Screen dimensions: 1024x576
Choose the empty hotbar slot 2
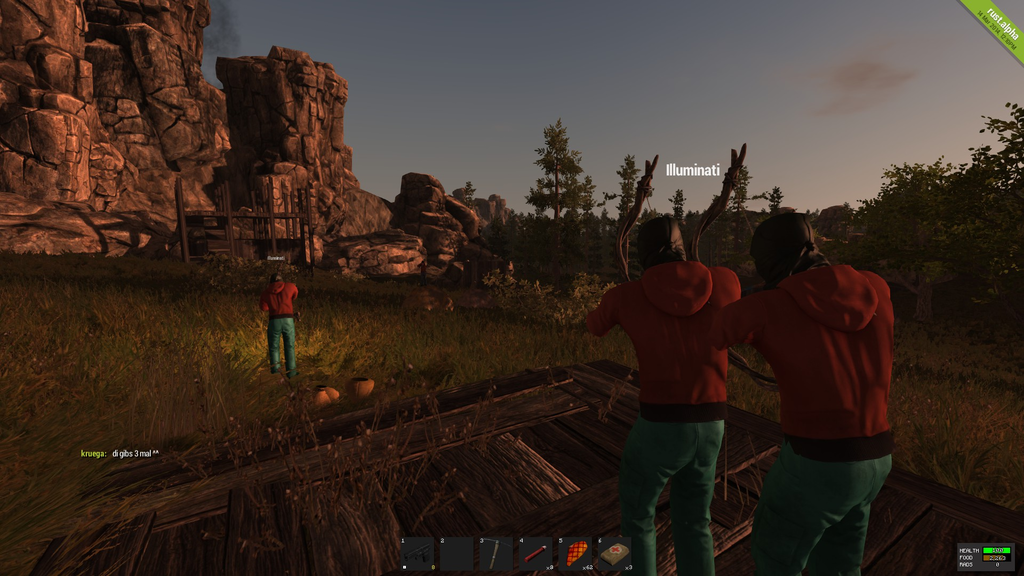coord(457,554)
